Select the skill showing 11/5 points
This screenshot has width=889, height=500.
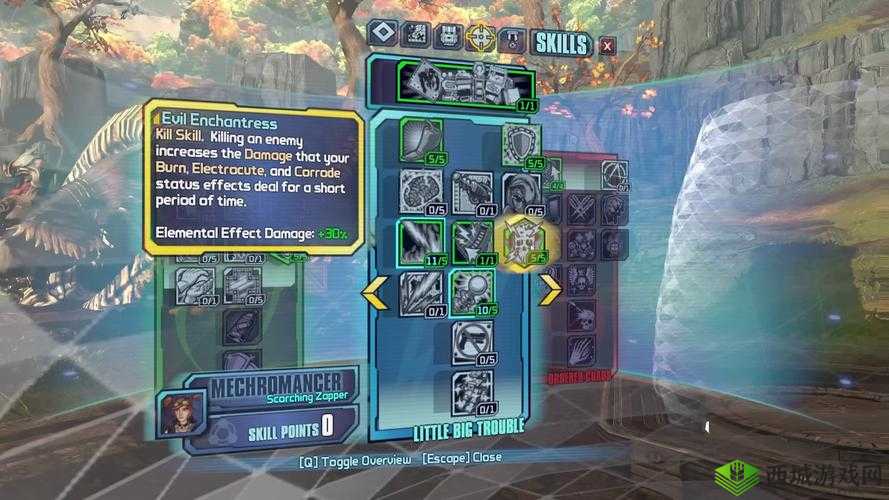tap(420, 240)
